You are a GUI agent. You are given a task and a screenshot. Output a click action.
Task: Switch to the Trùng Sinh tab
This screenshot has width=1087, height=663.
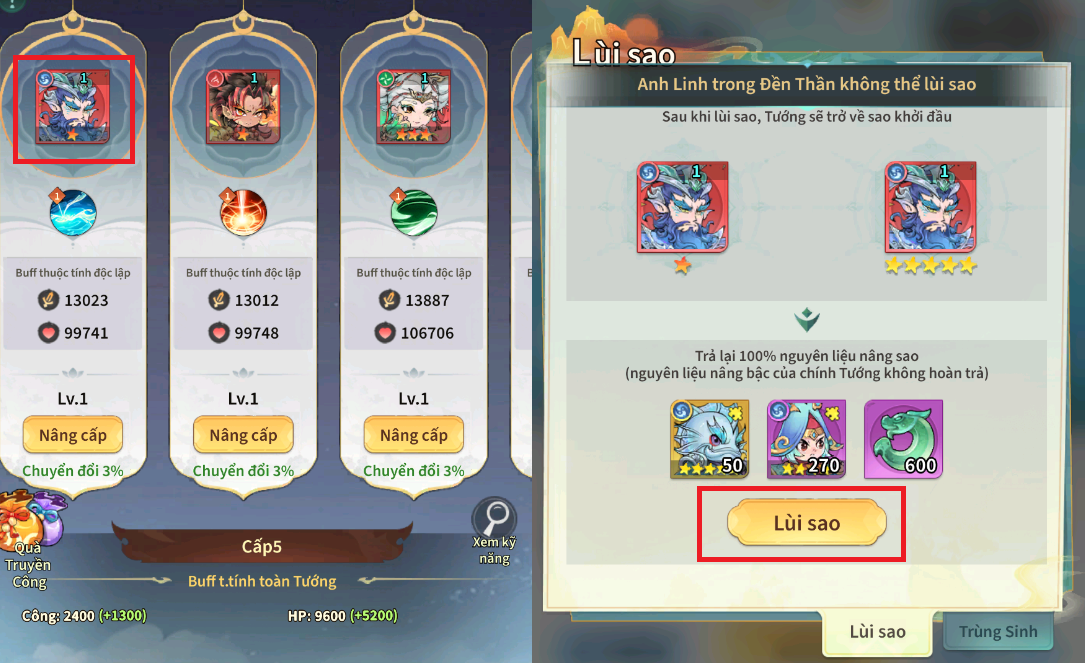point(998,631)
